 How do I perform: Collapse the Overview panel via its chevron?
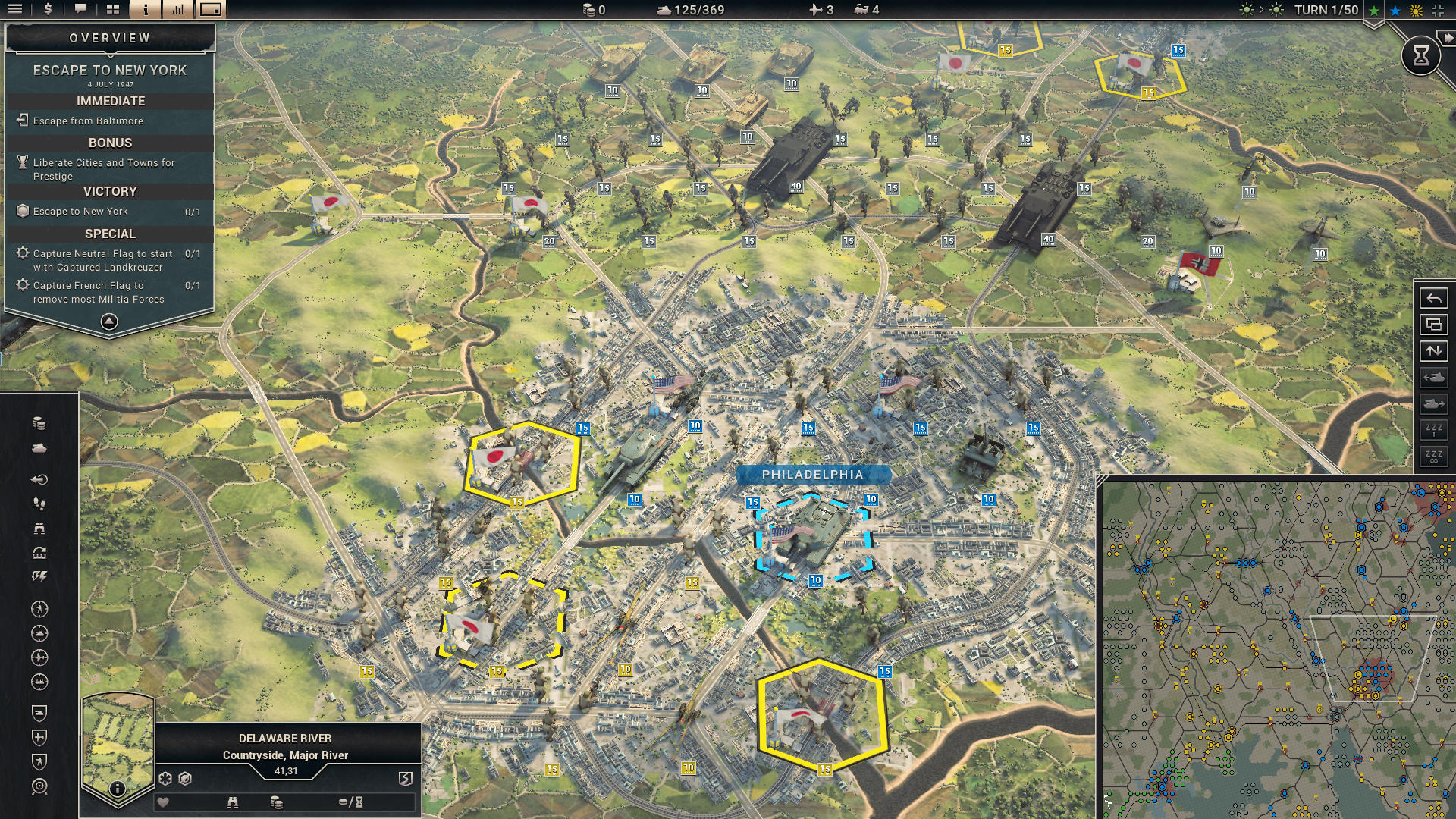109,322
